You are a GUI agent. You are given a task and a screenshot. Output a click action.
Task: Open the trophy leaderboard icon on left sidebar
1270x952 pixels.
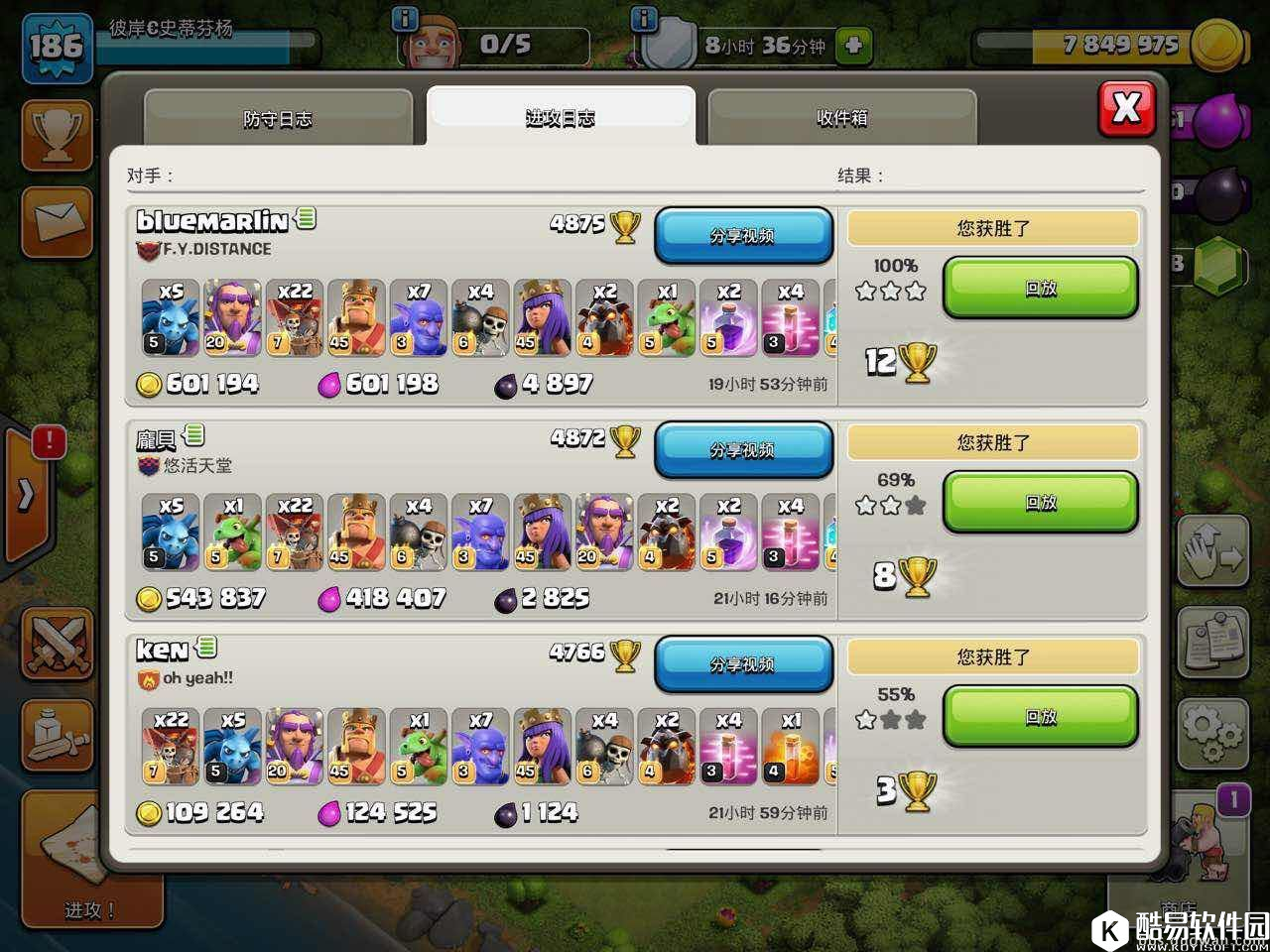(57, 136)
